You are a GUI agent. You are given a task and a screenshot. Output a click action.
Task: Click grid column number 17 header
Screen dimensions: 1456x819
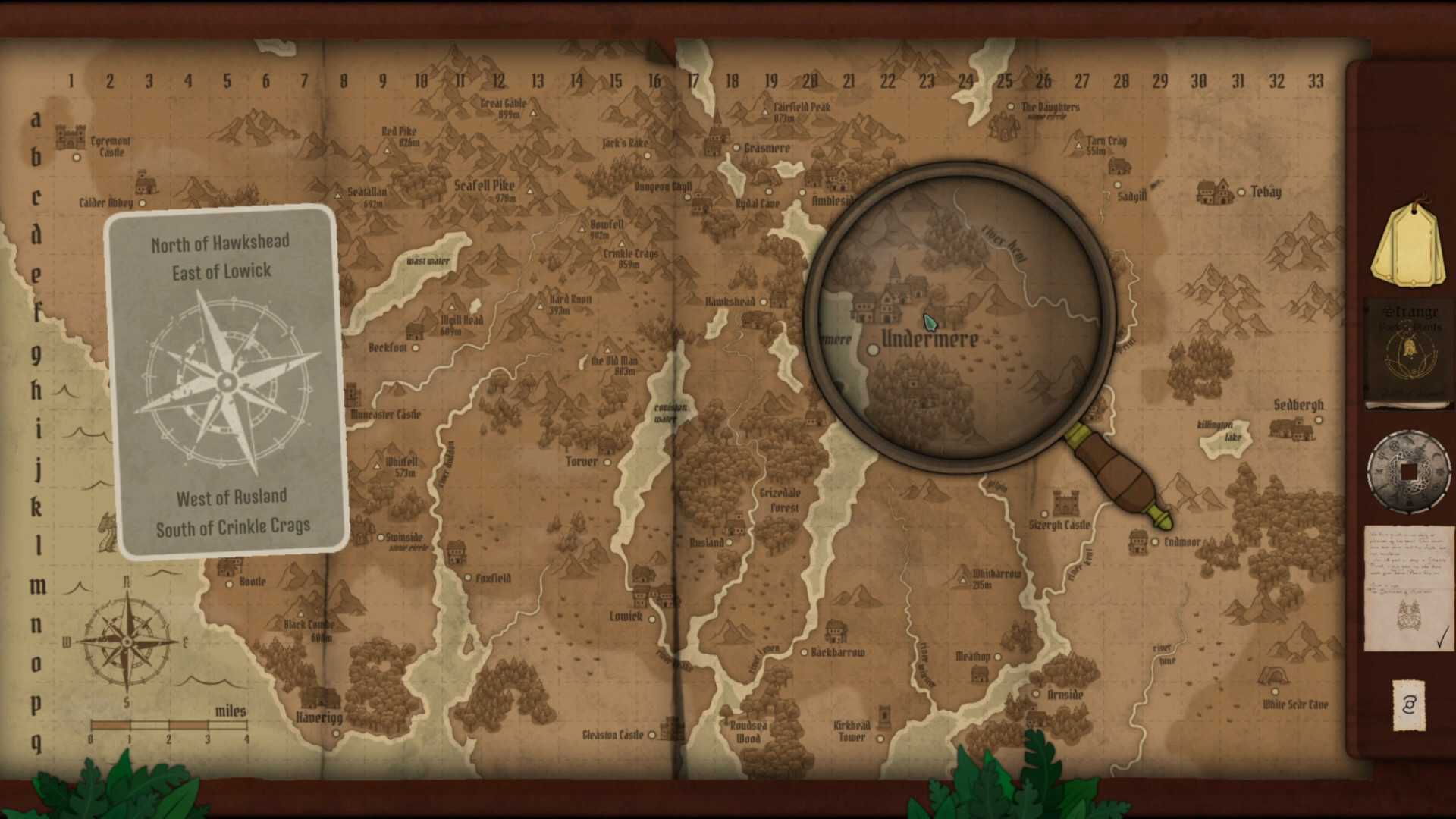click(692, 81)
